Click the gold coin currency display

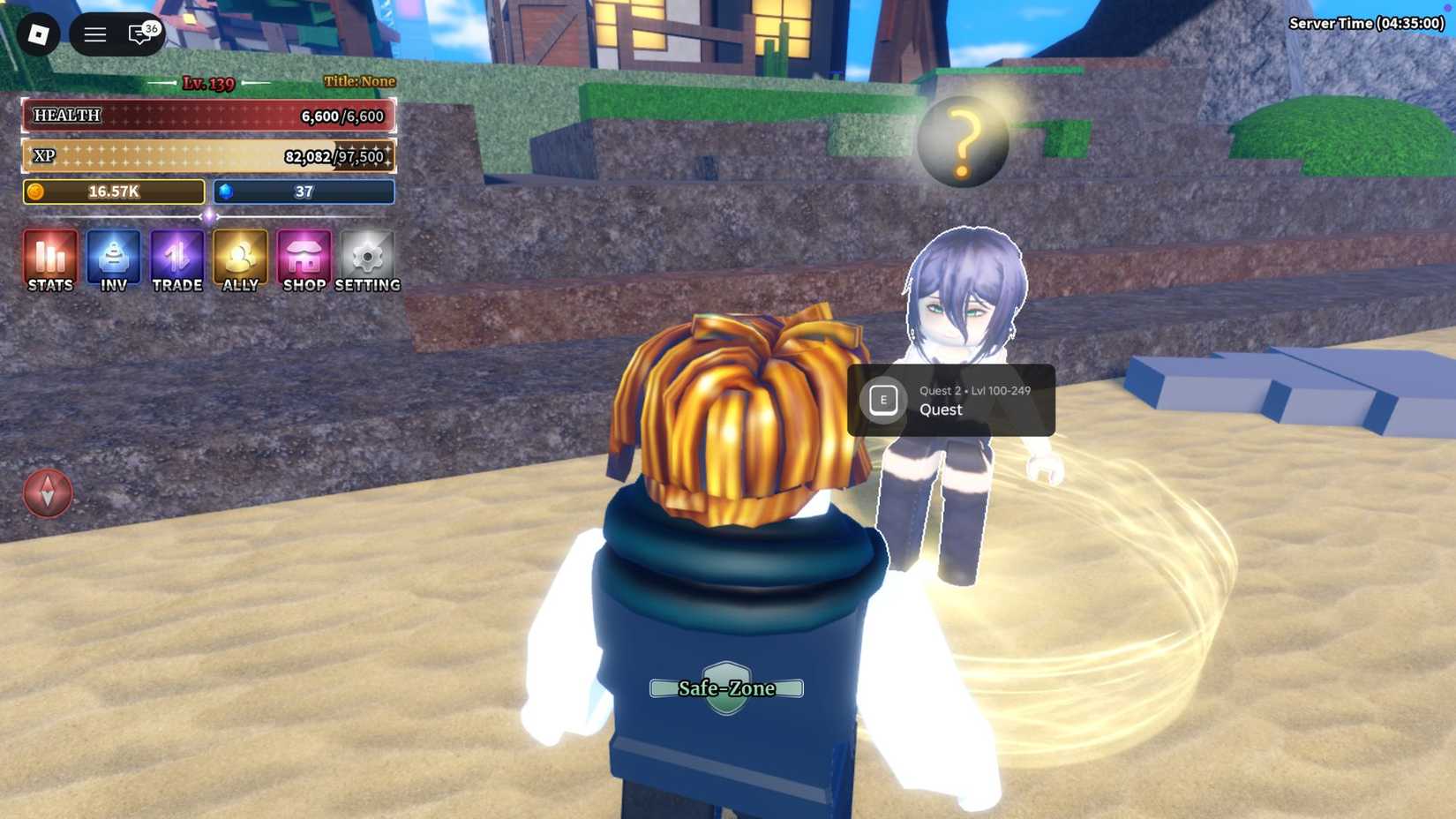click(113, 192)
